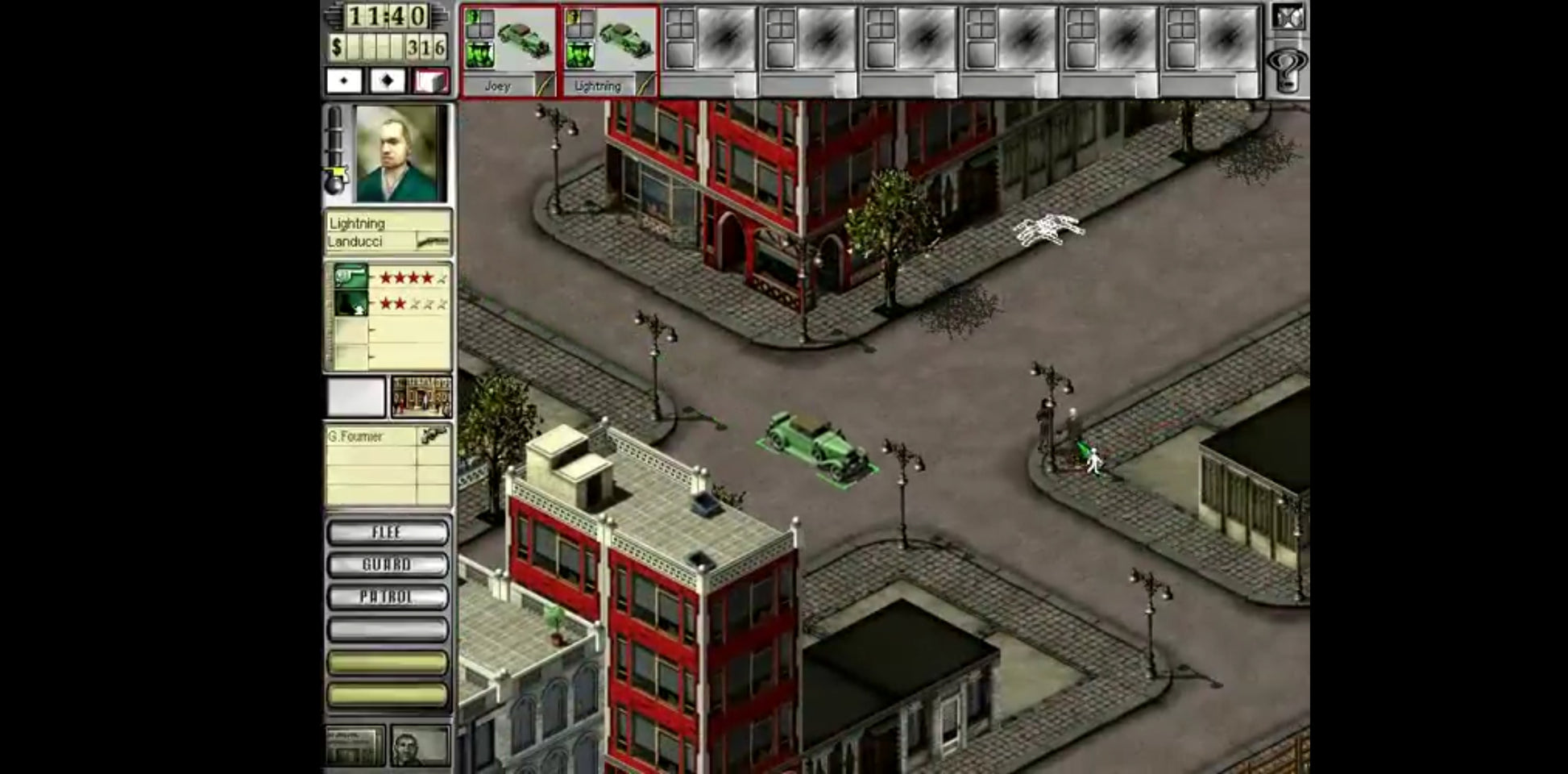
Task: Click Lightning Landucci's portrait
Action: (x=400, y=153)
